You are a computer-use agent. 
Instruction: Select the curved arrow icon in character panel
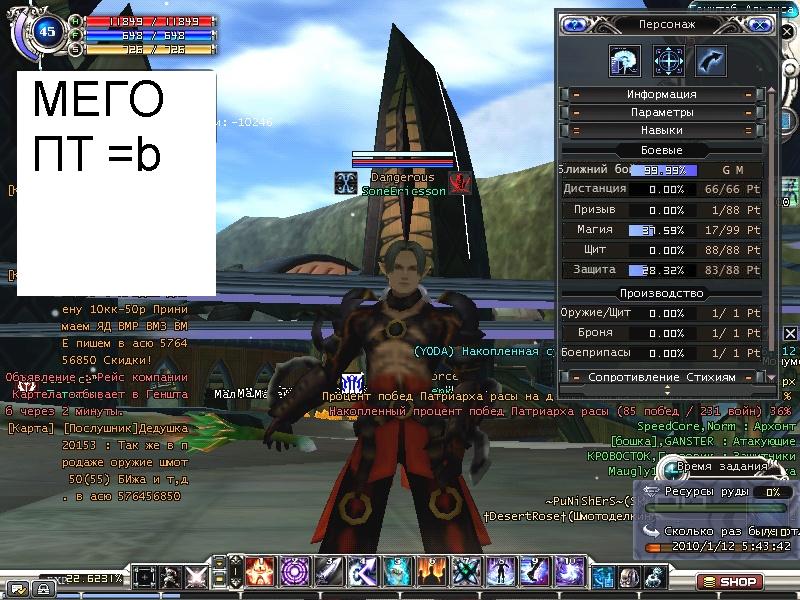click(711, 61)
